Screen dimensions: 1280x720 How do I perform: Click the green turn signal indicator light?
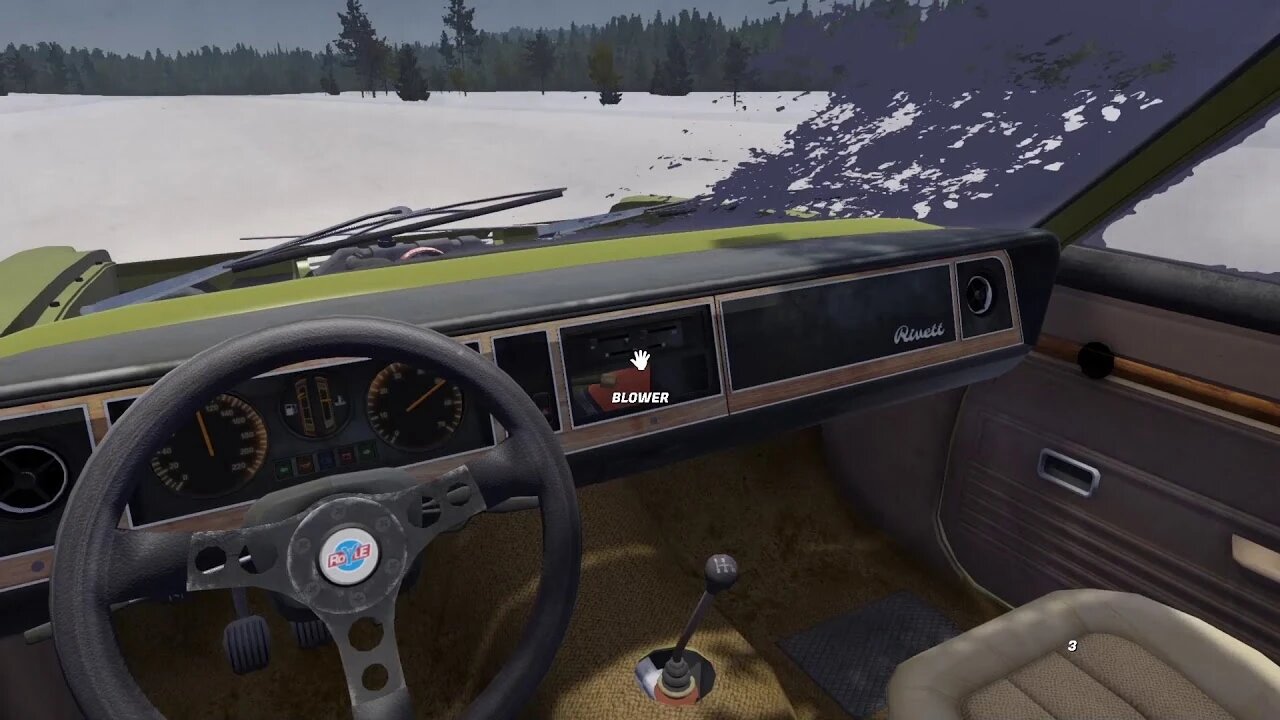pos(367,451)
